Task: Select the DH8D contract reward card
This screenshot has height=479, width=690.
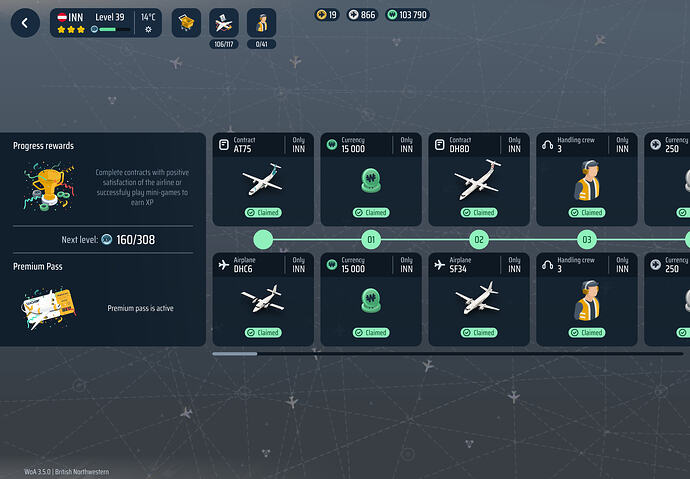Action: point(478,179)
